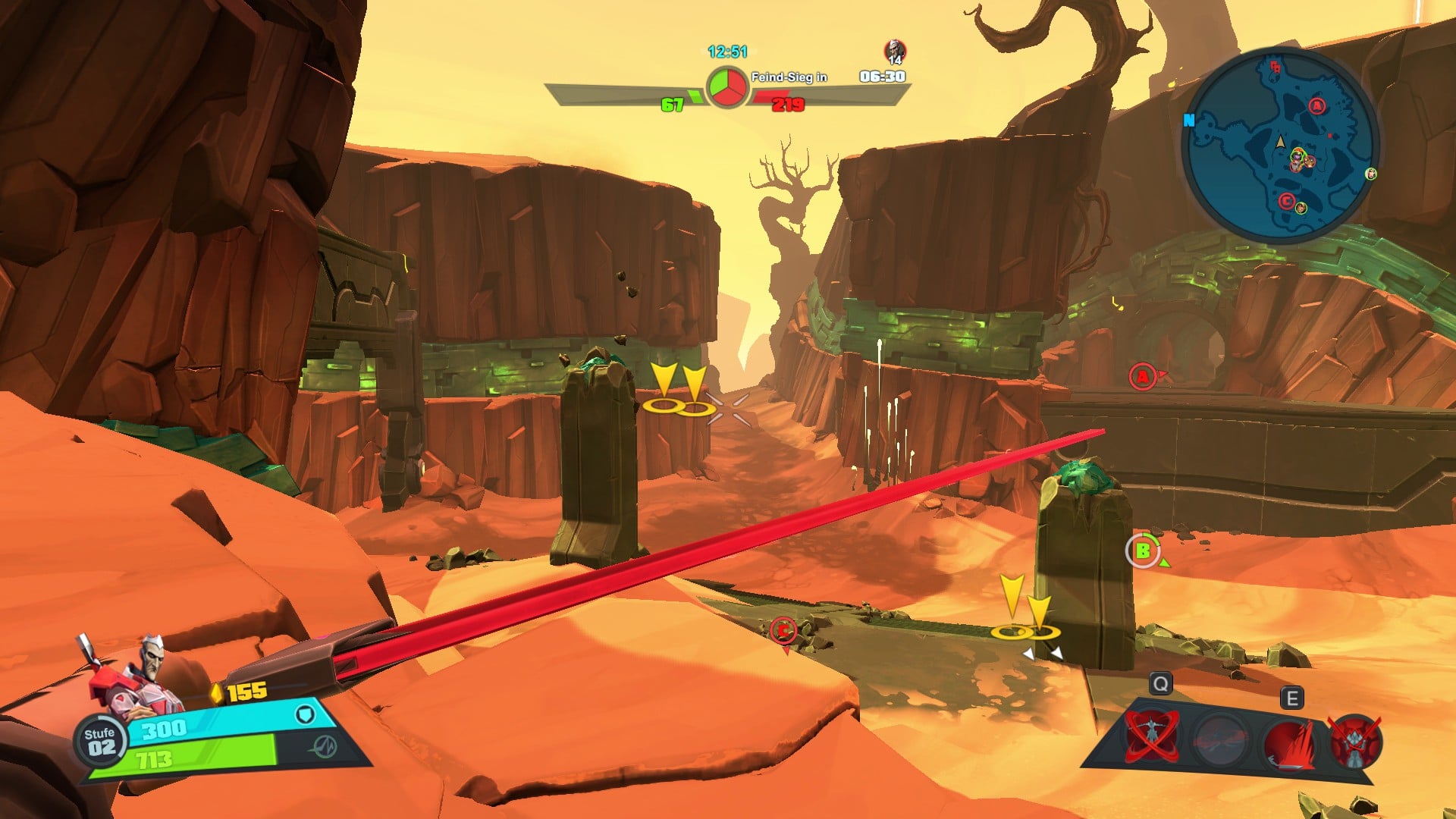
Task: Click the red-green capture status pie
Action: click(x=727, y=88)
